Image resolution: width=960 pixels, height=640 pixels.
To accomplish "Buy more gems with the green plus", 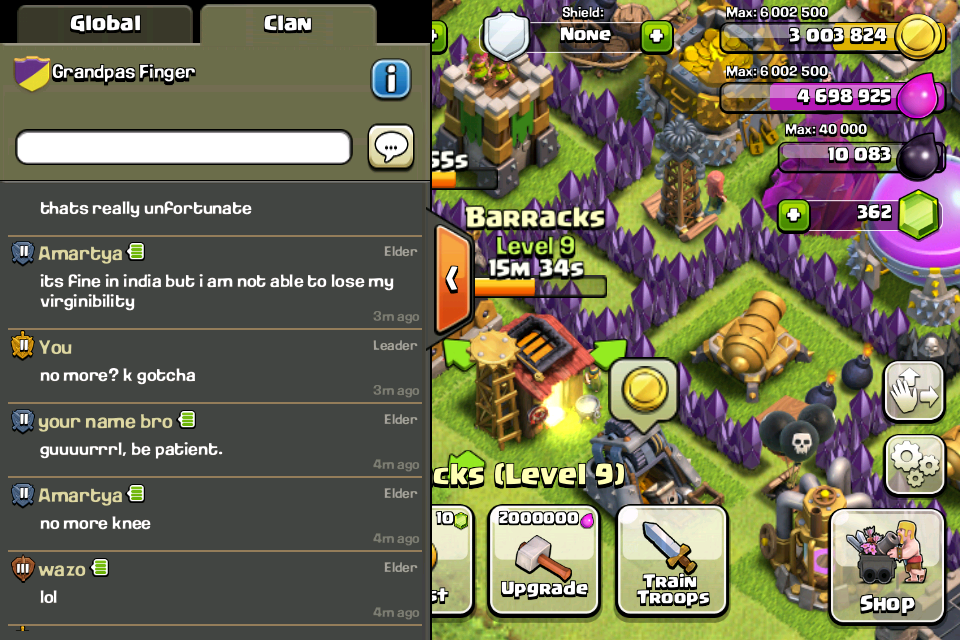I will coord(794,214).
